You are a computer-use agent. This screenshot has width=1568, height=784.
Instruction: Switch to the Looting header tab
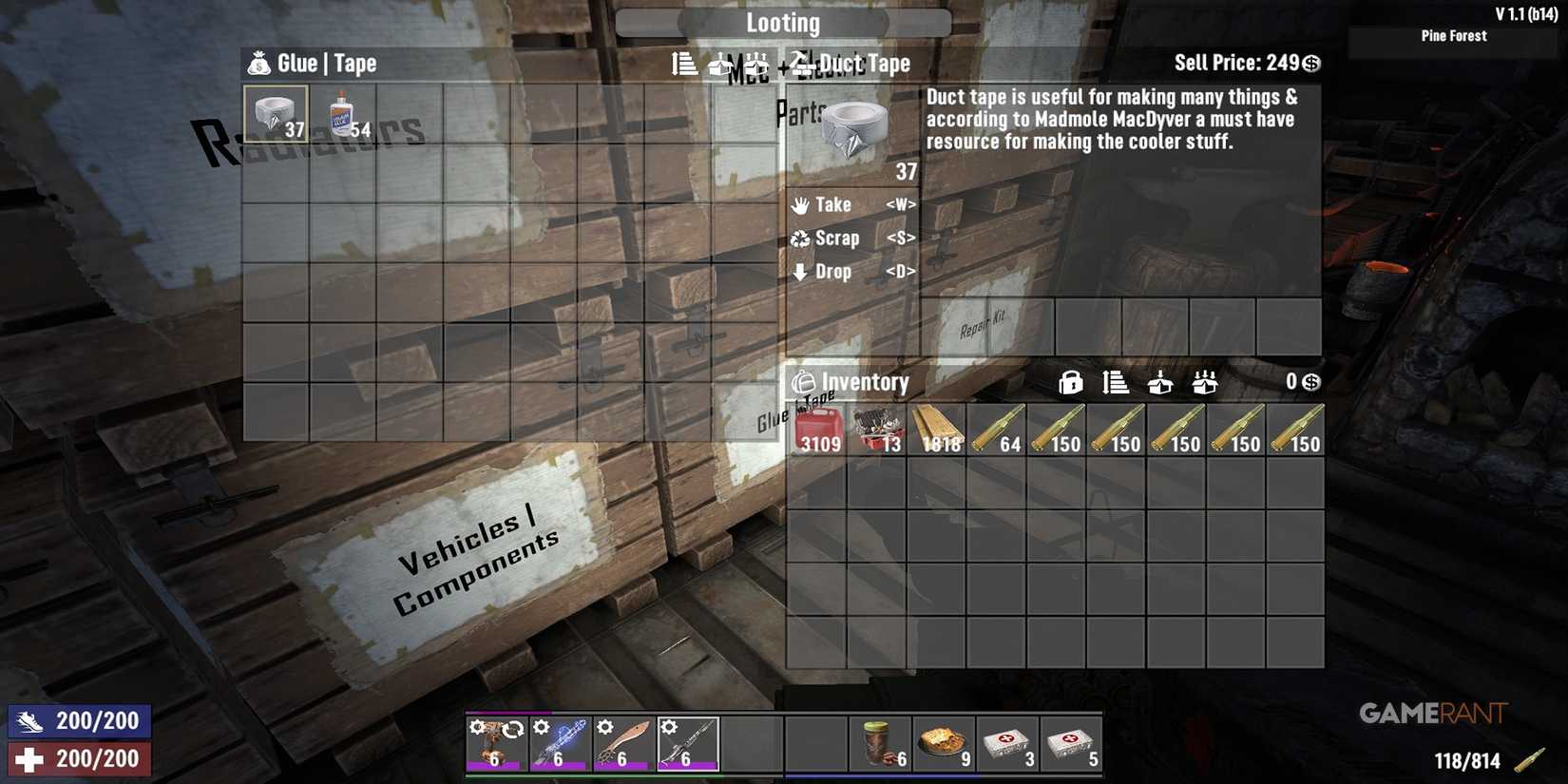783,22
